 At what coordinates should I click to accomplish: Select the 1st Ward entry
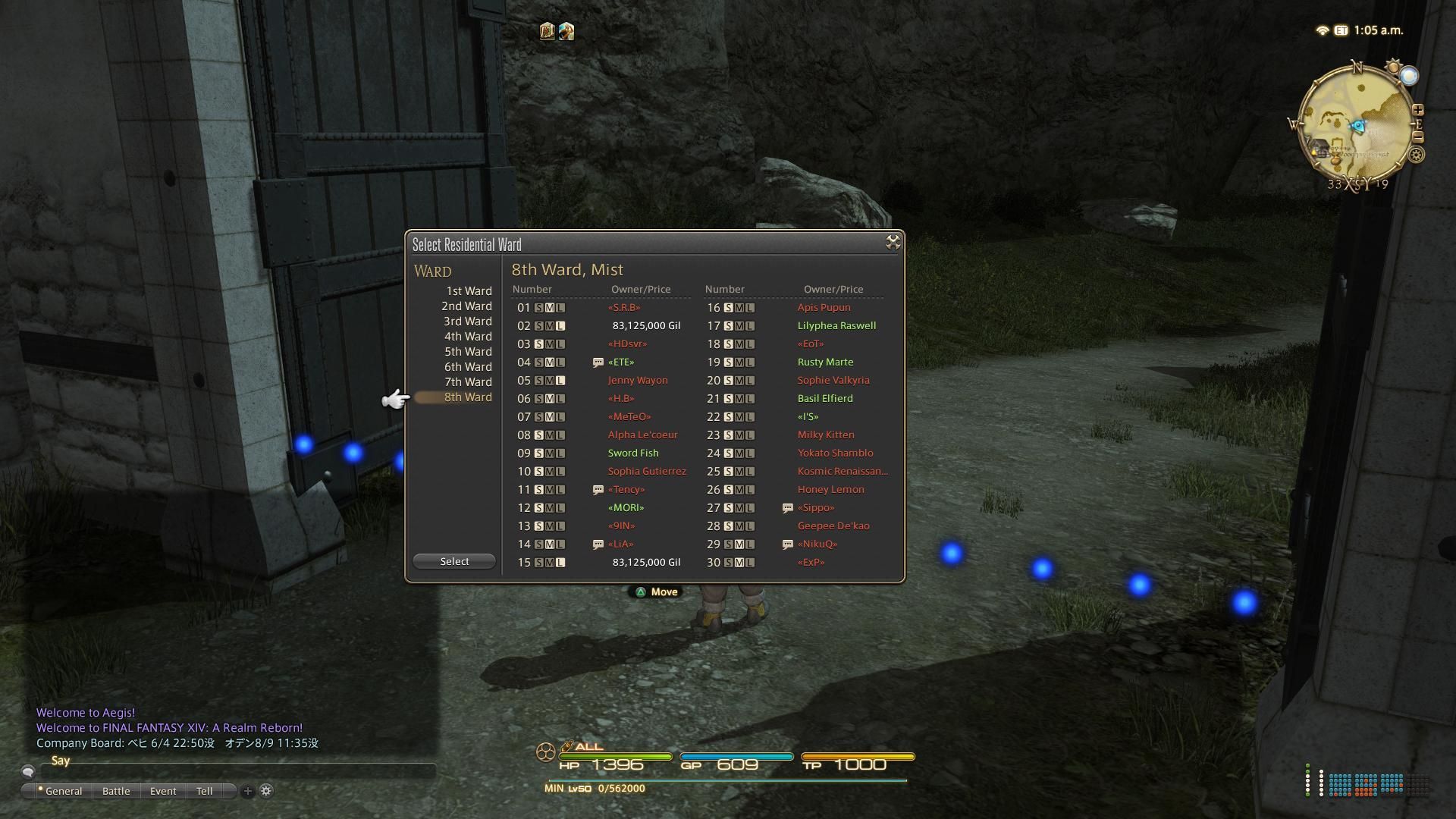(468, 291)
